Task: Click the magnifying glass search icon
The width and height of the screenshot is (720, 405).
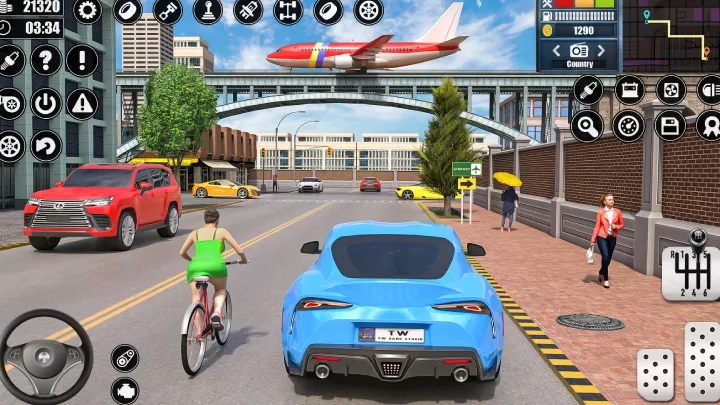Action: coord(587,125)
